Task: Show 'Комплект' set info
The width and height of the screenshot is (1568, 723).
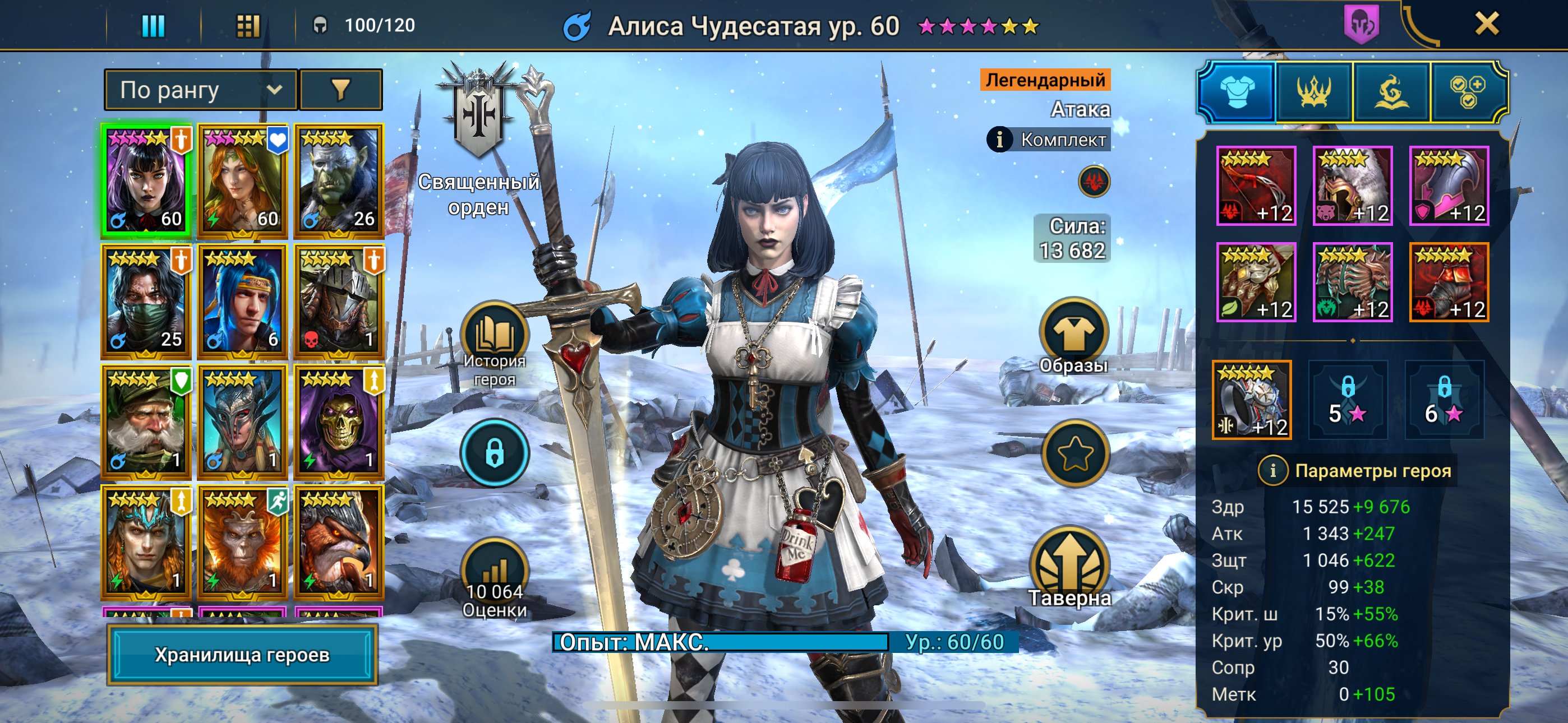Action: click(x=1048, y=140)
